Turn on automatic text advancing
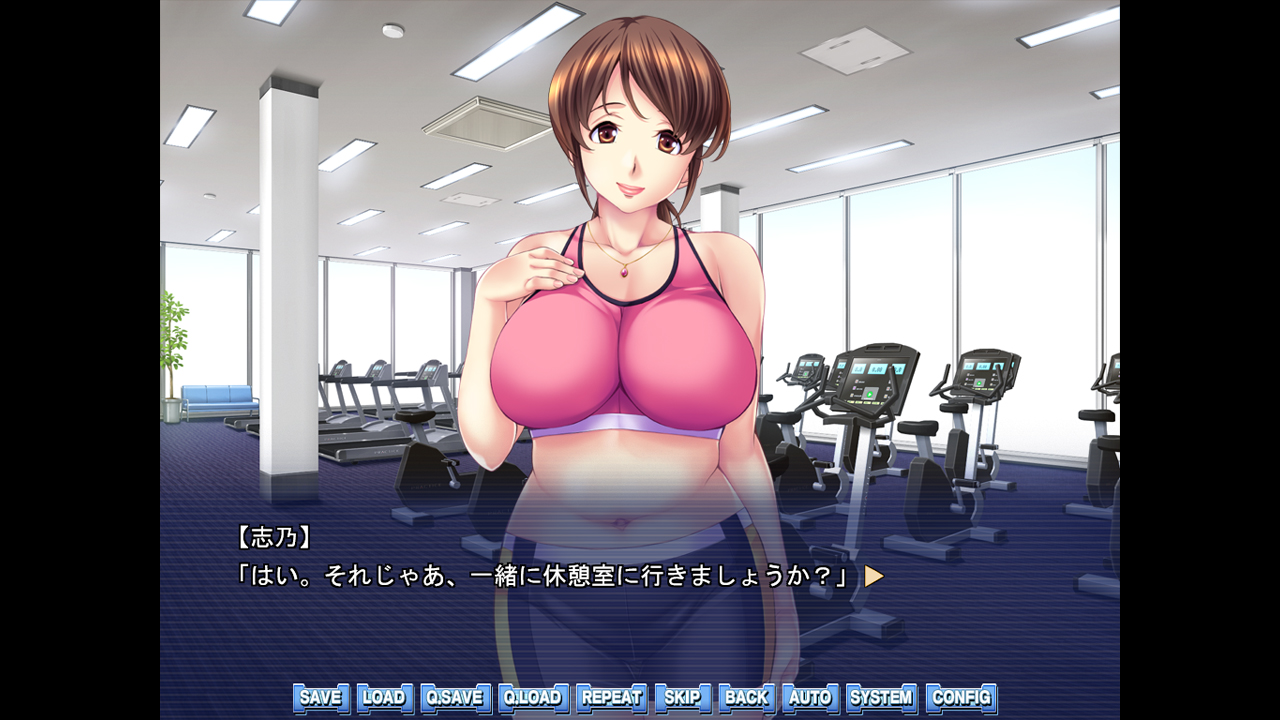 tap(810, 697)
